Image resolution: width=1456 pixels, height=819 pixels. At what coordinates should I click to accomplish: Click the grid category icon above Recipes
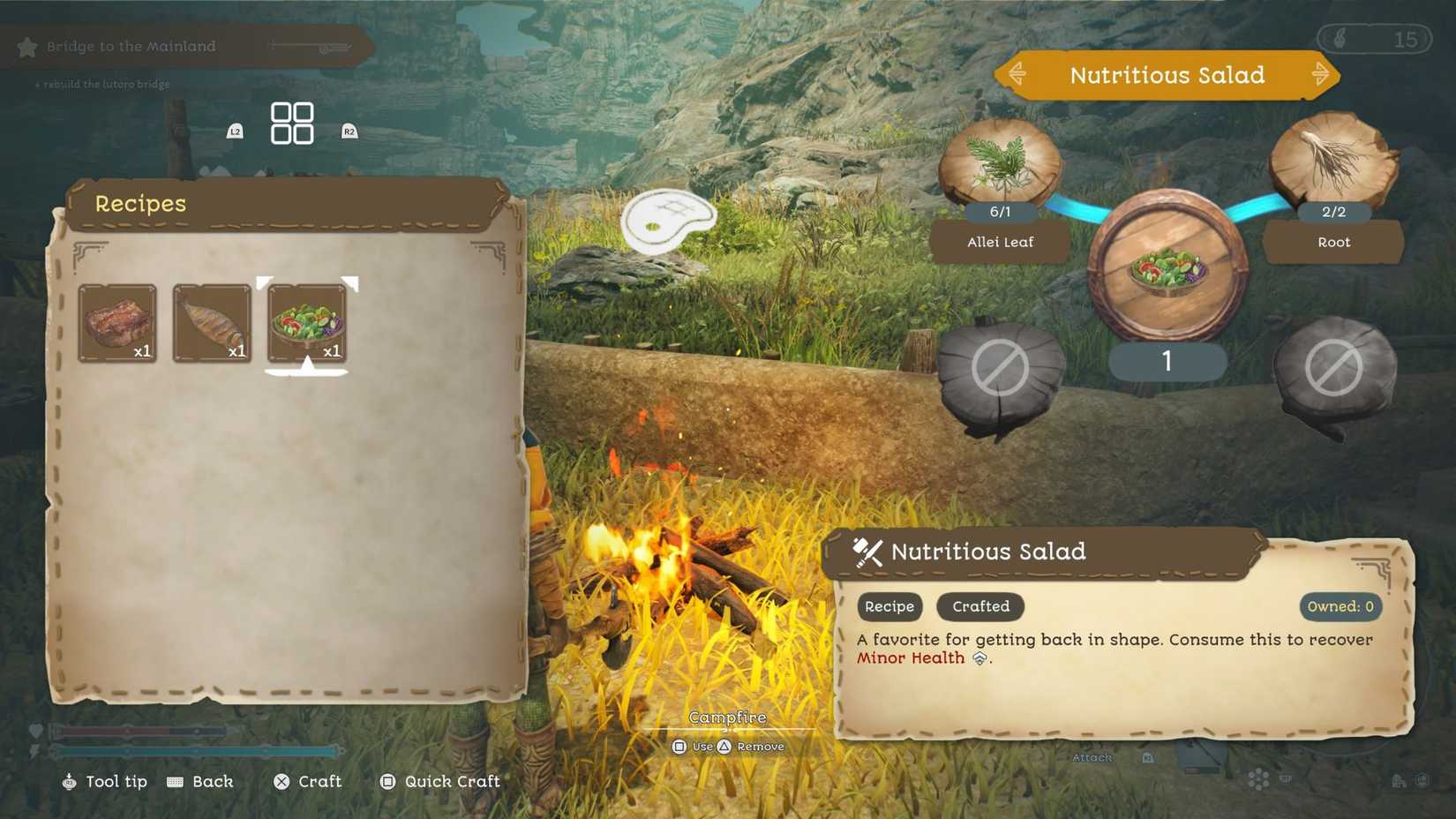click(292, 122)
